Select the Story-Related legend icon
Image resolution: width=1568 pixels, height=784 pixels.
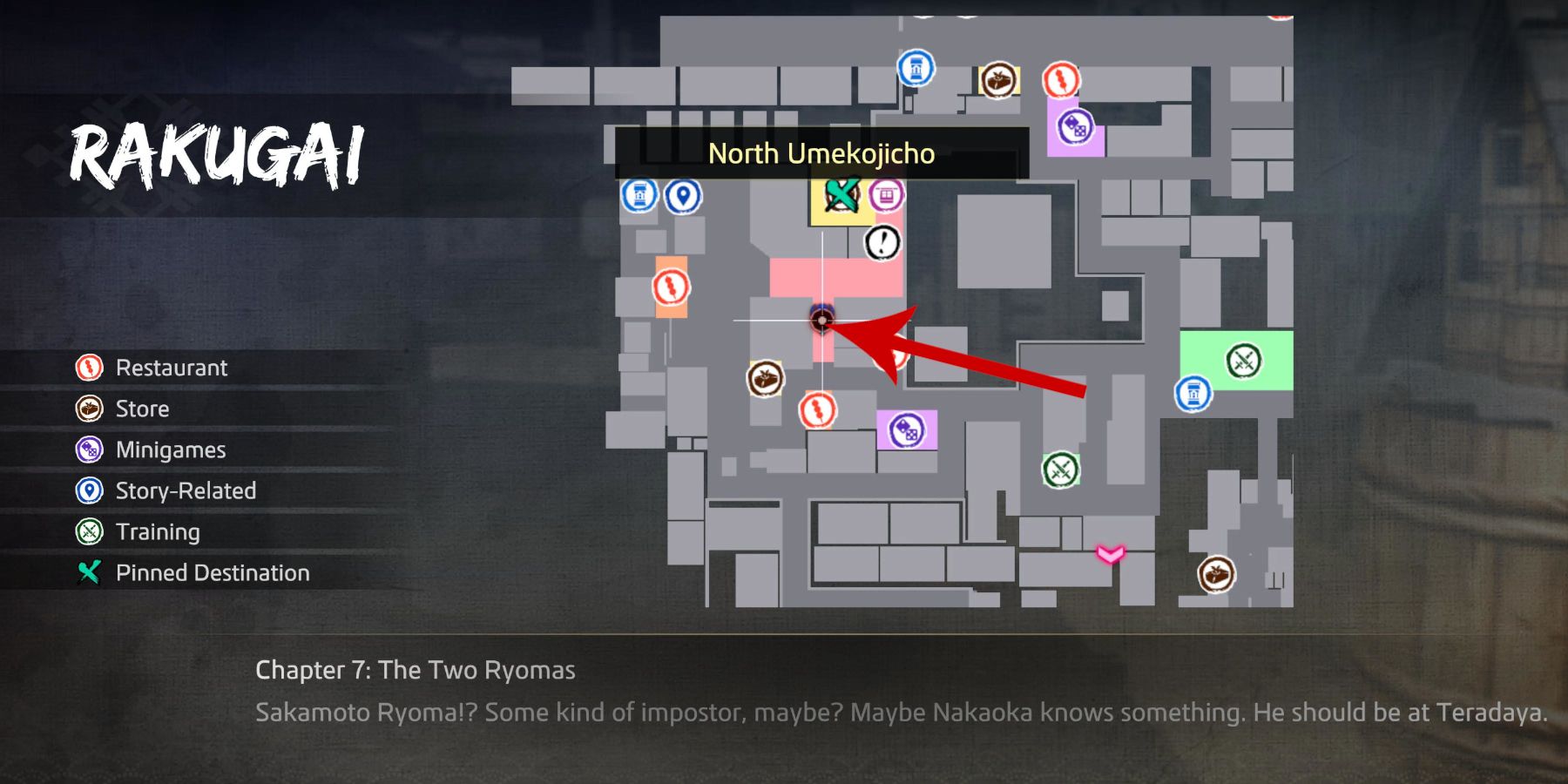coord(88,490)
